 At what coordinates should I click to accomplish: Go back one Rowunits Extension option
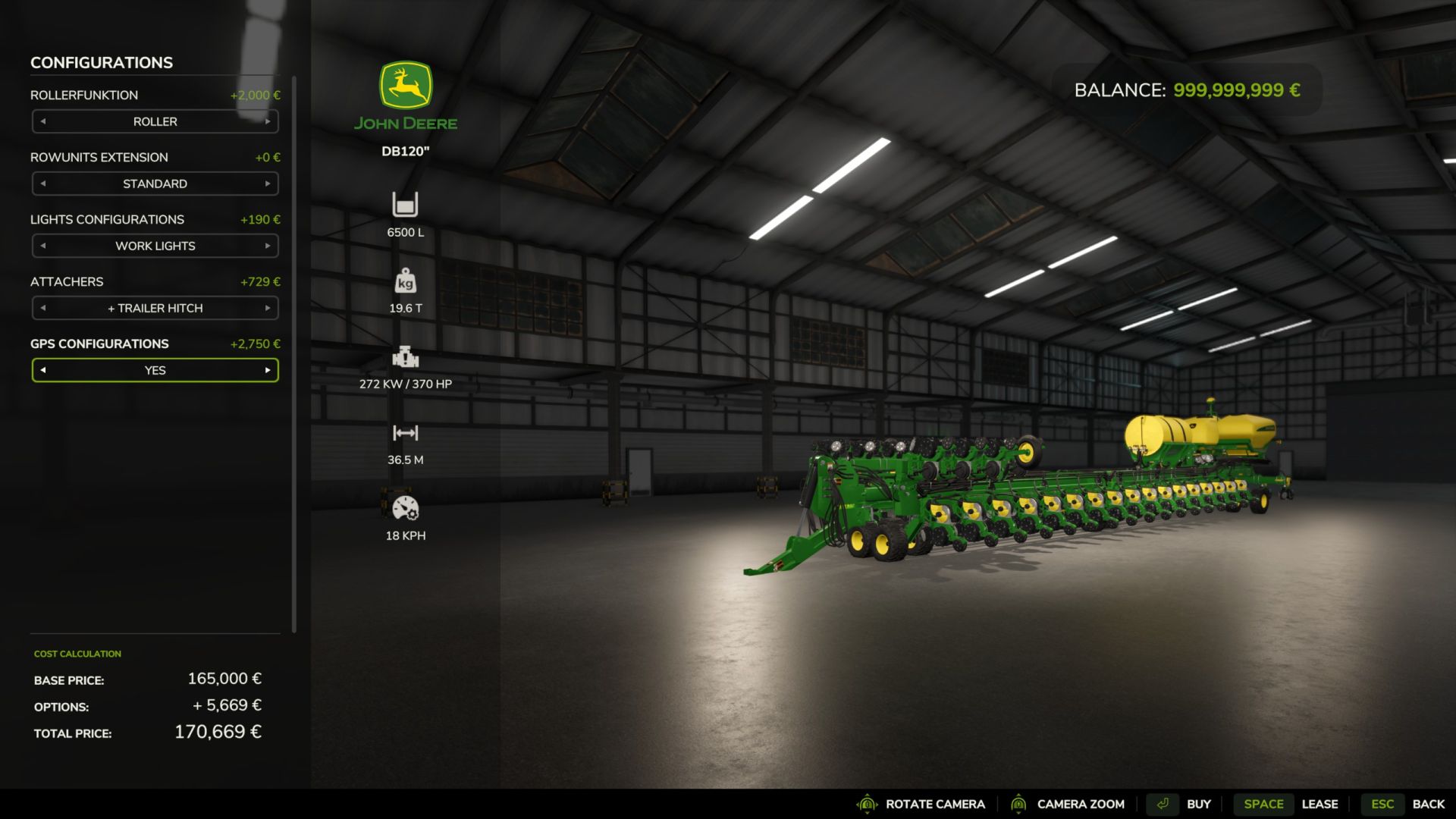click(x=43, y=184)
